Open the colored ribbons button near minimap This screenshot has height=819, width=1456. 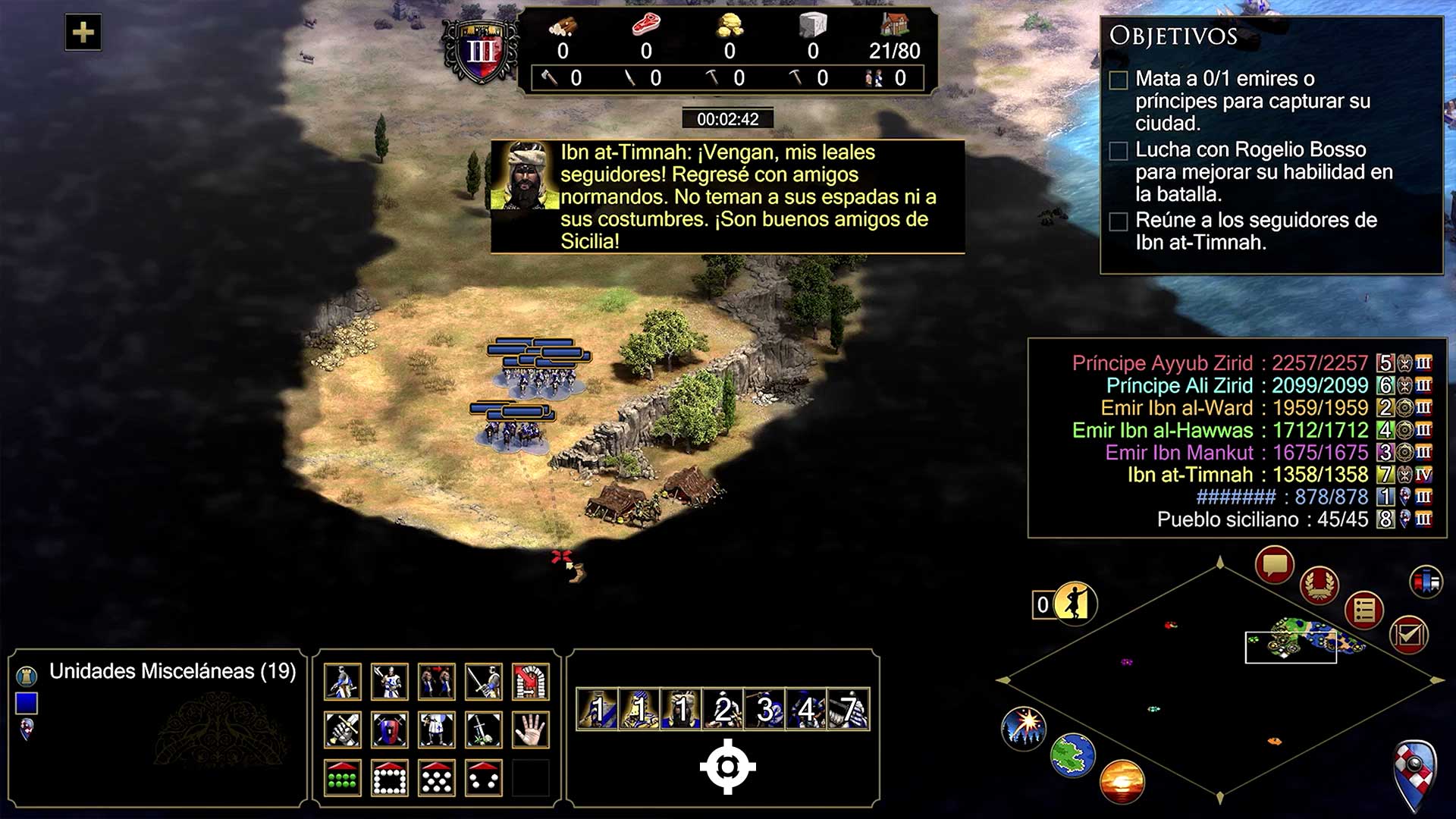[x=1426, y=582]
